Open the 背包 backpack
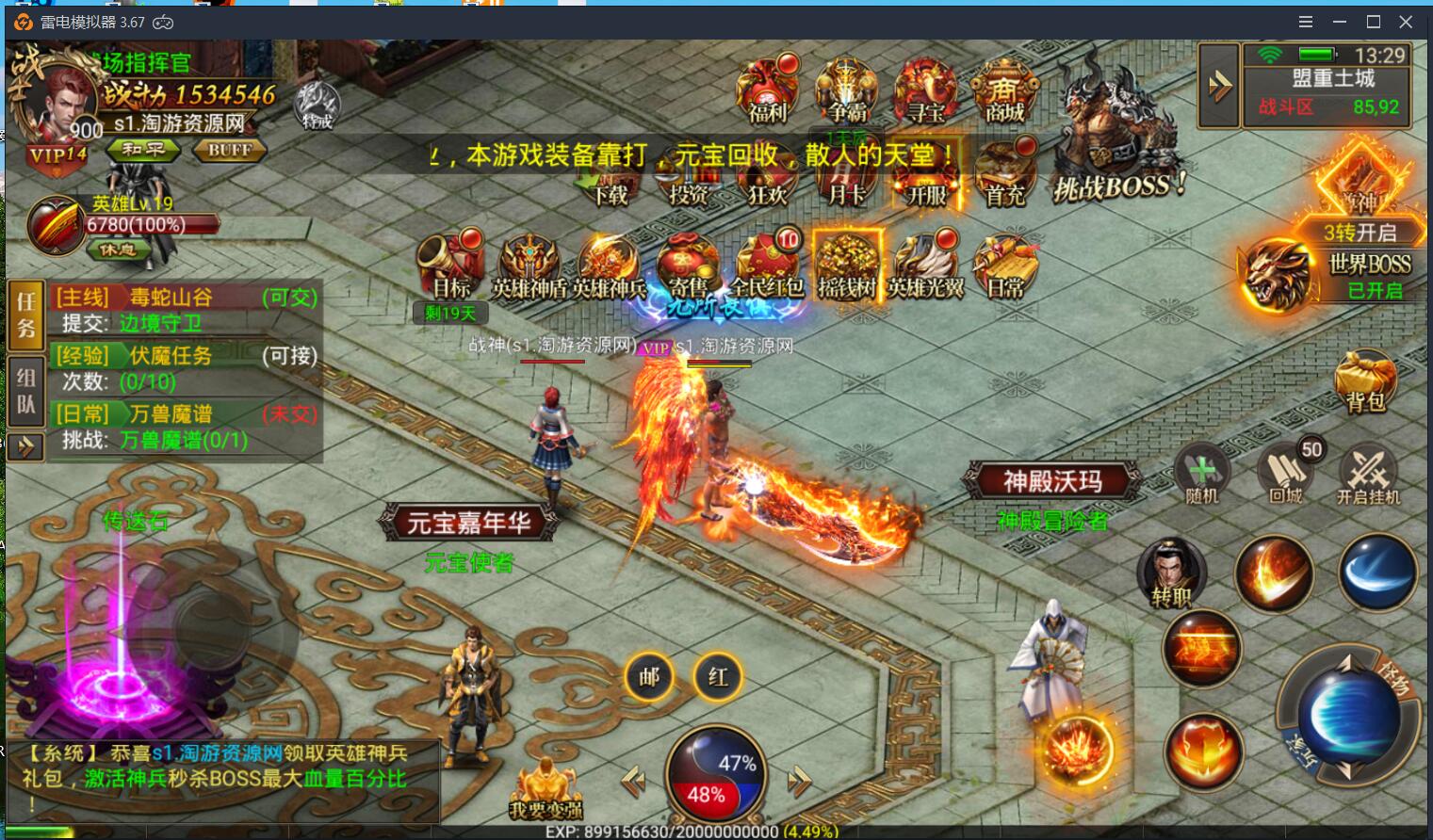 [1364, 380]
